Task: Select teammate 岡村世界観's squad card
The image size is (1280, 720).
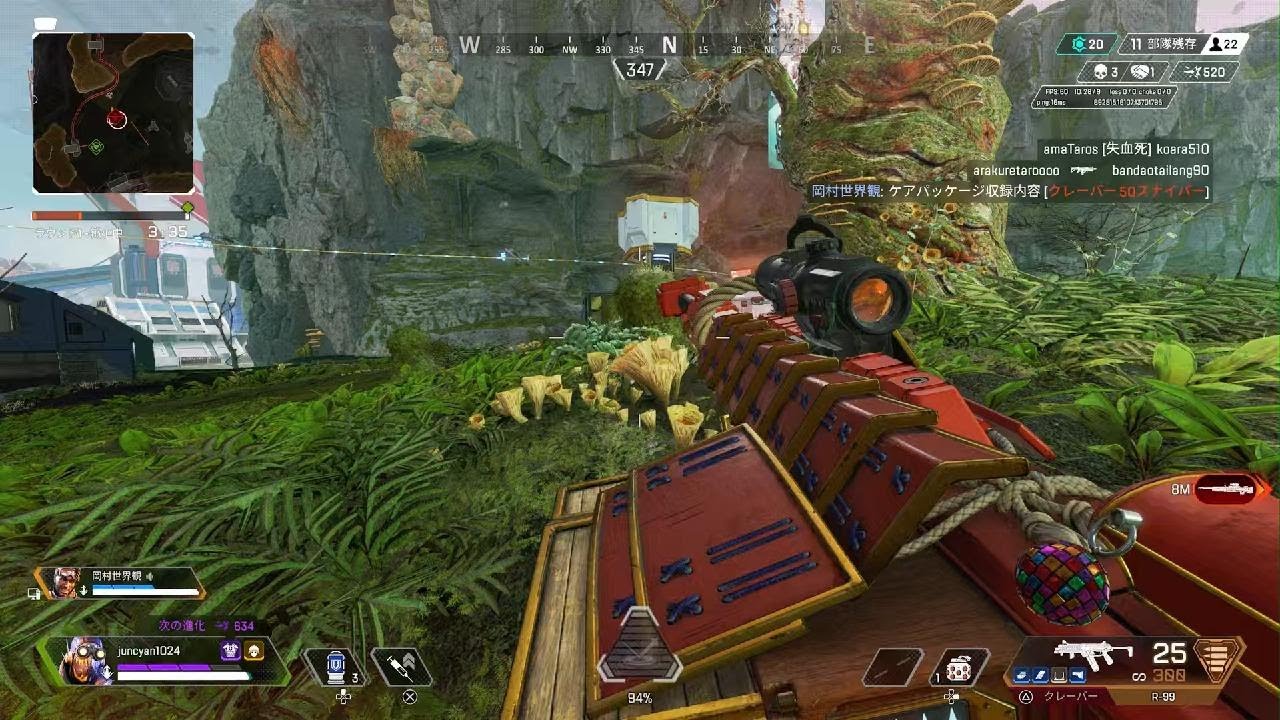Action: 120,582
